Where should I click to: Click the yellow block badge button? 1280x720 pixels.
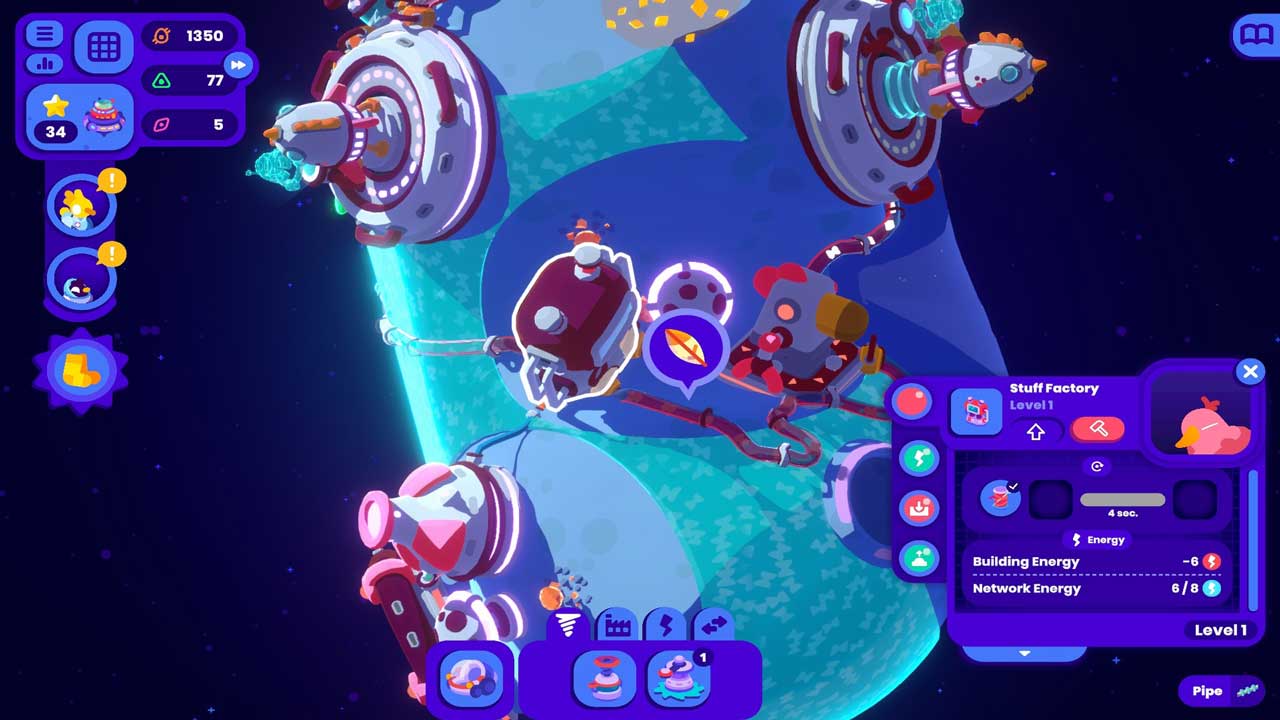tap(80, 370)
